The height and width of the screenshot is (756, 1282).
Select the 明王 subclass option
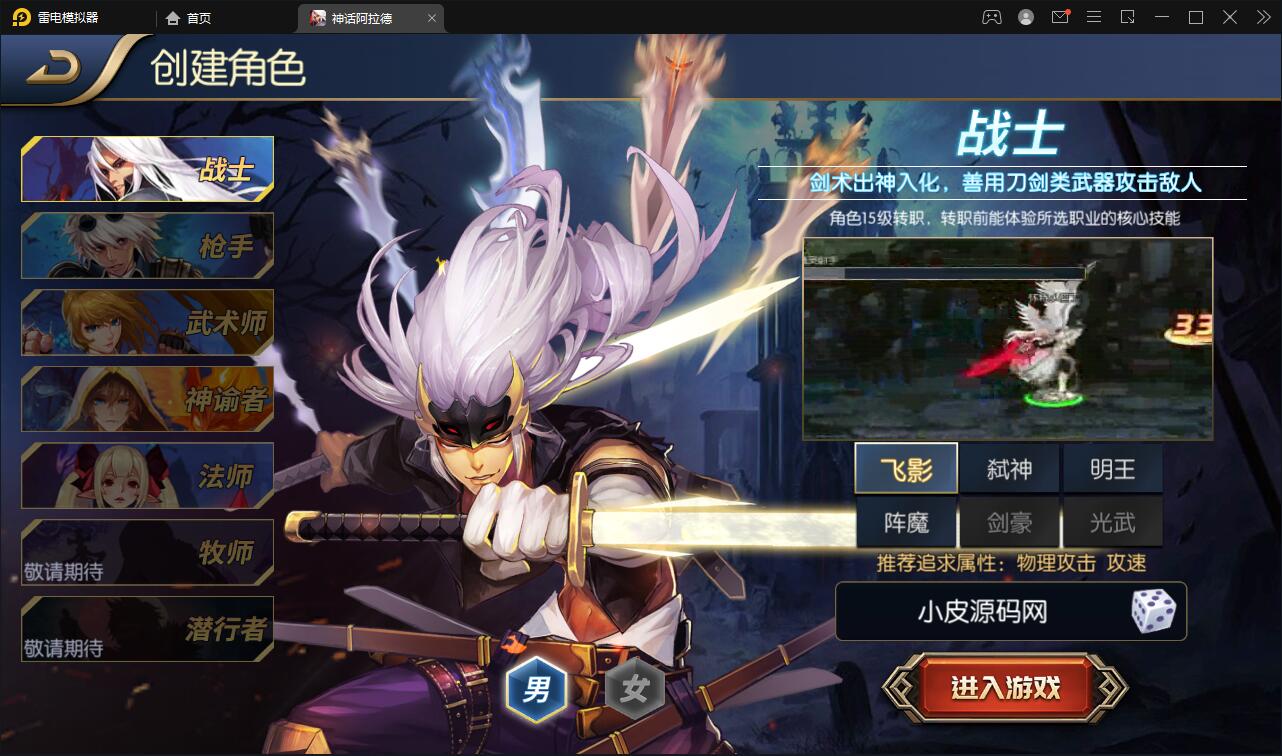click(1113, 467)
